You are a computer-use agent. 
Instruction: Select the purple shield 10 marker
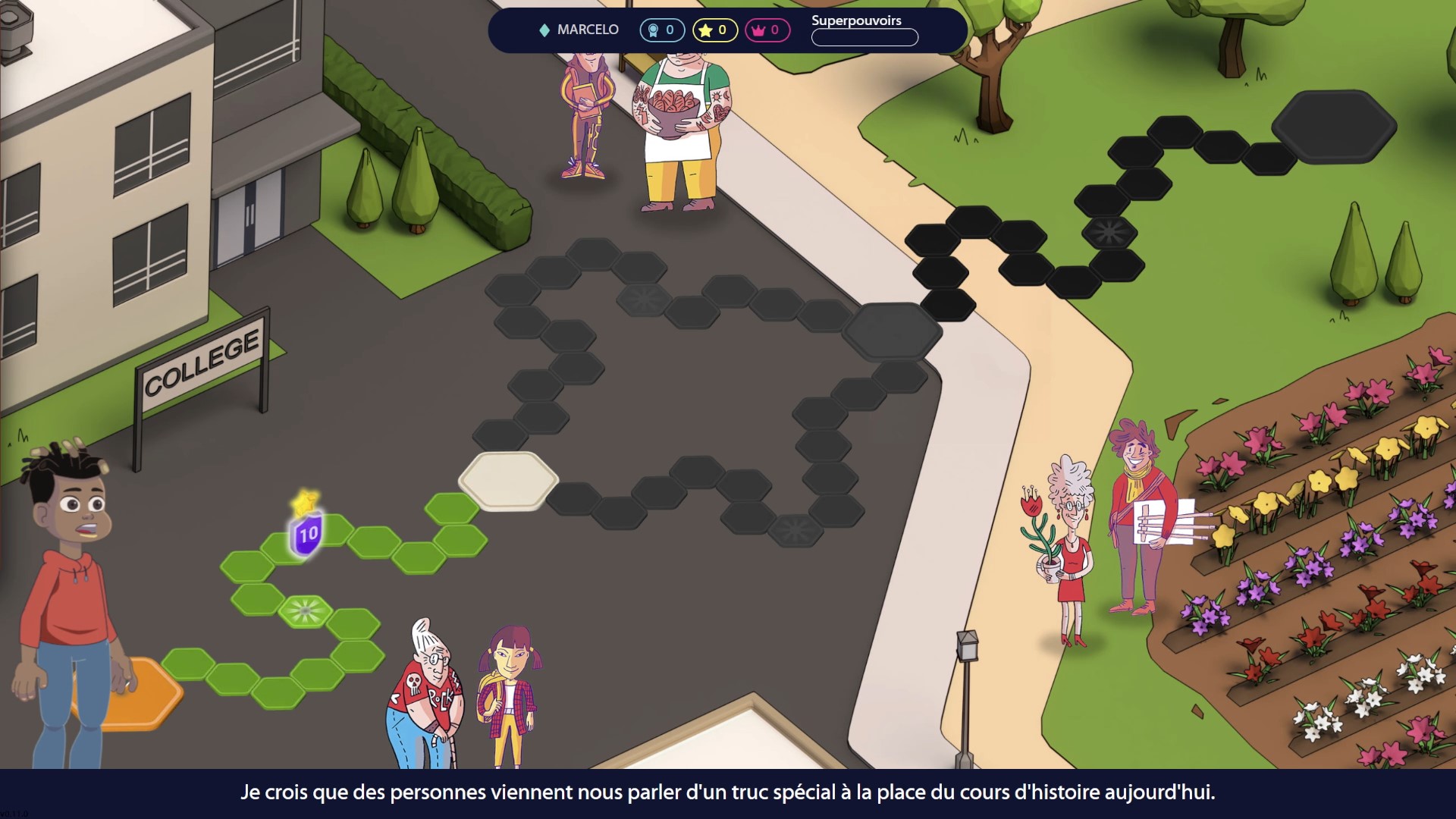(307, 534)
